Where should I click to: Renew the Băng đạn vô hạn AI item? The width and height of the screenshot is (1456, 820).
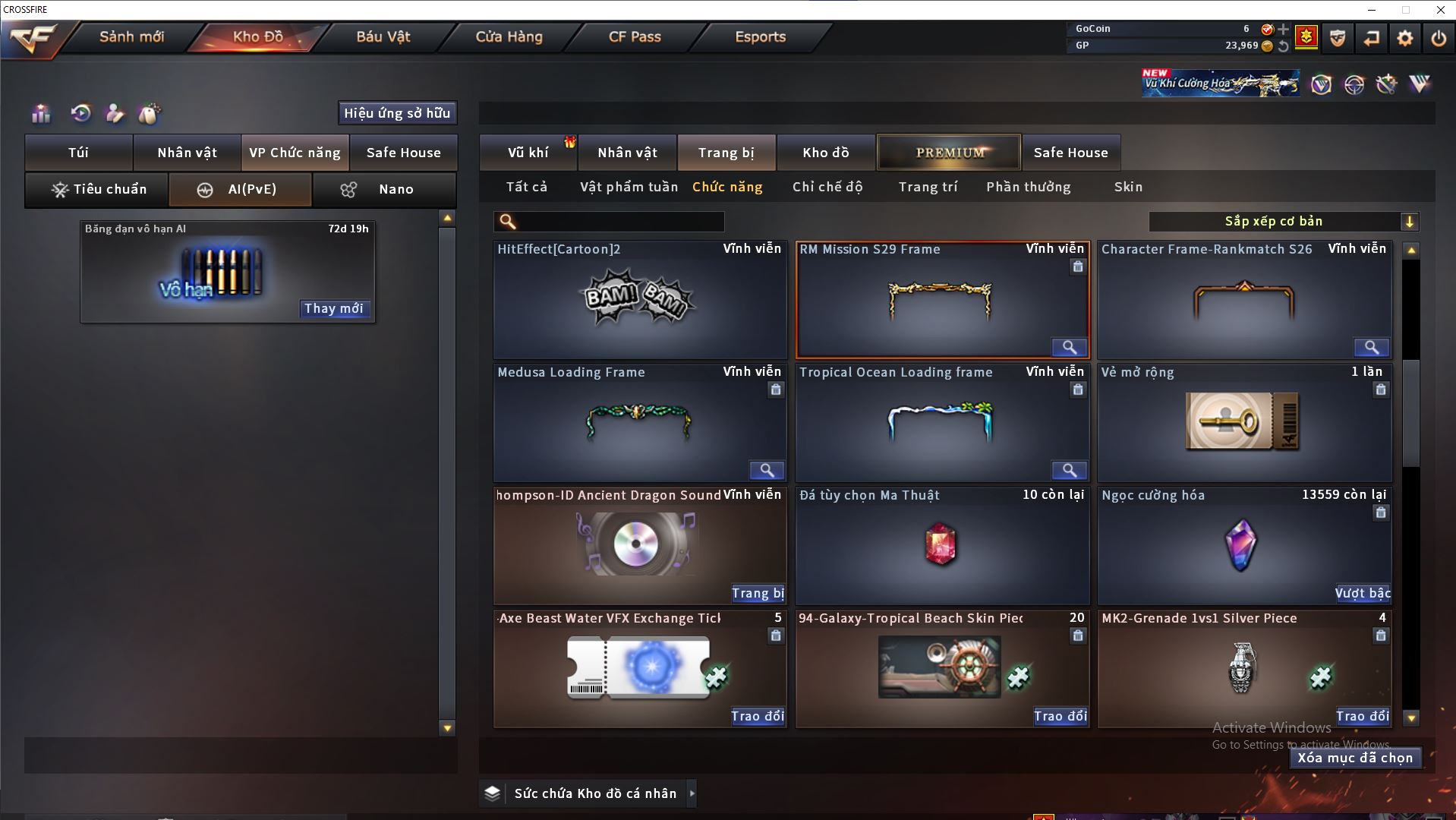333,308
